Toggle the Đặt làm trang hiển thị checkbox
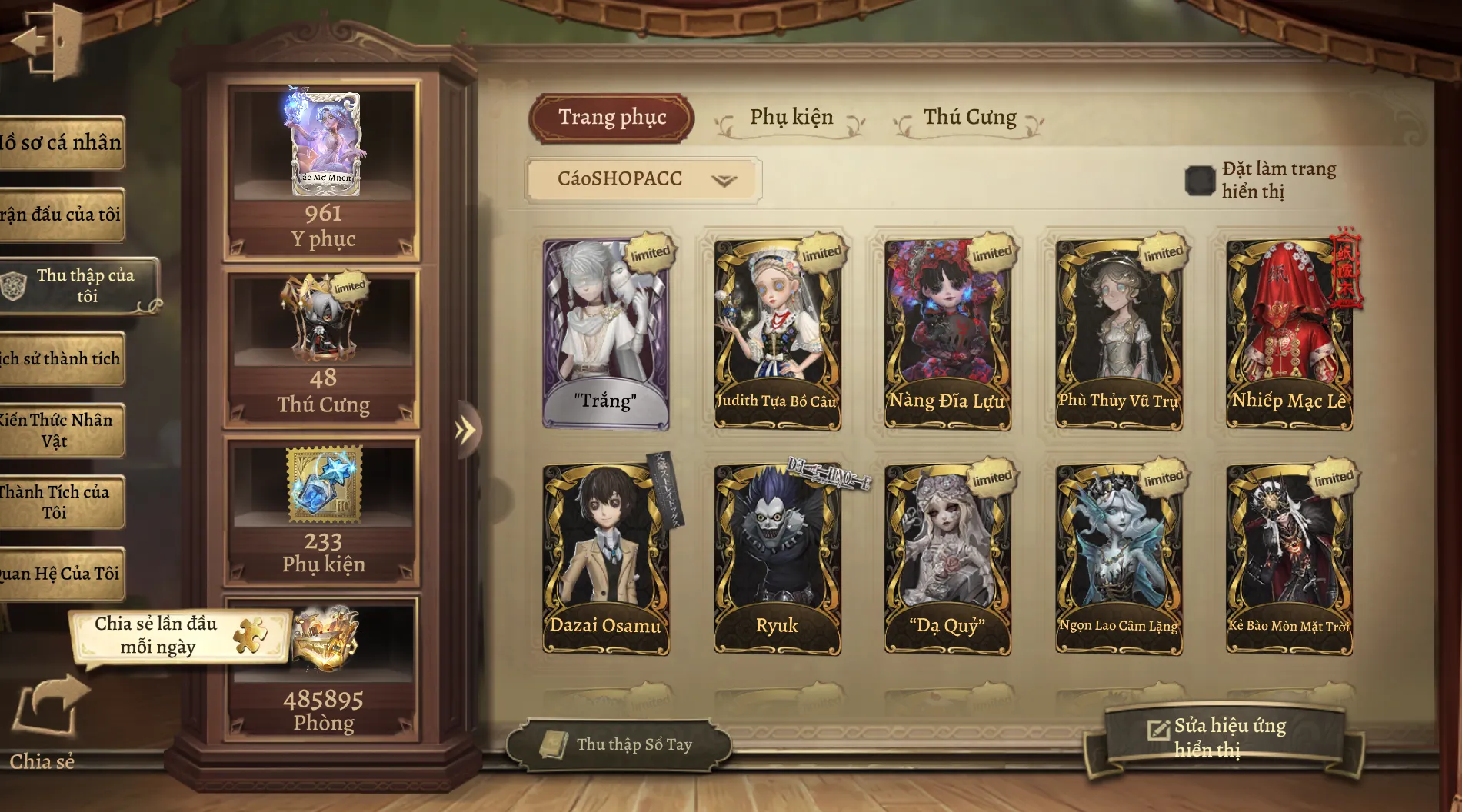The image size is (1462, 812). pos(1199,181)
